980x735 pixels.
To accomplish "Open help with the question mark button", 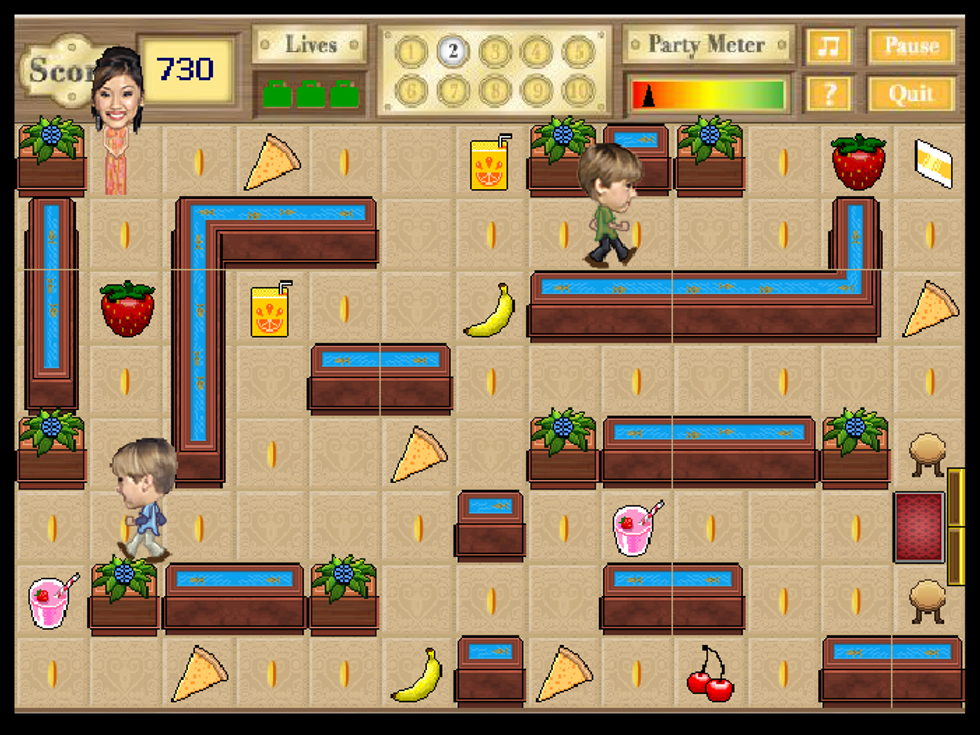I will pos(829,94).
